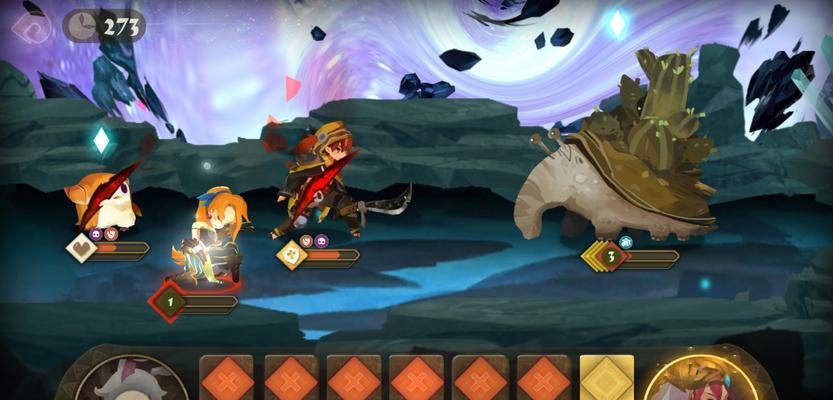Screen dimensions: 833x400
Task: Choose the white-haired character portrait
Action: (x=132, y=383)
